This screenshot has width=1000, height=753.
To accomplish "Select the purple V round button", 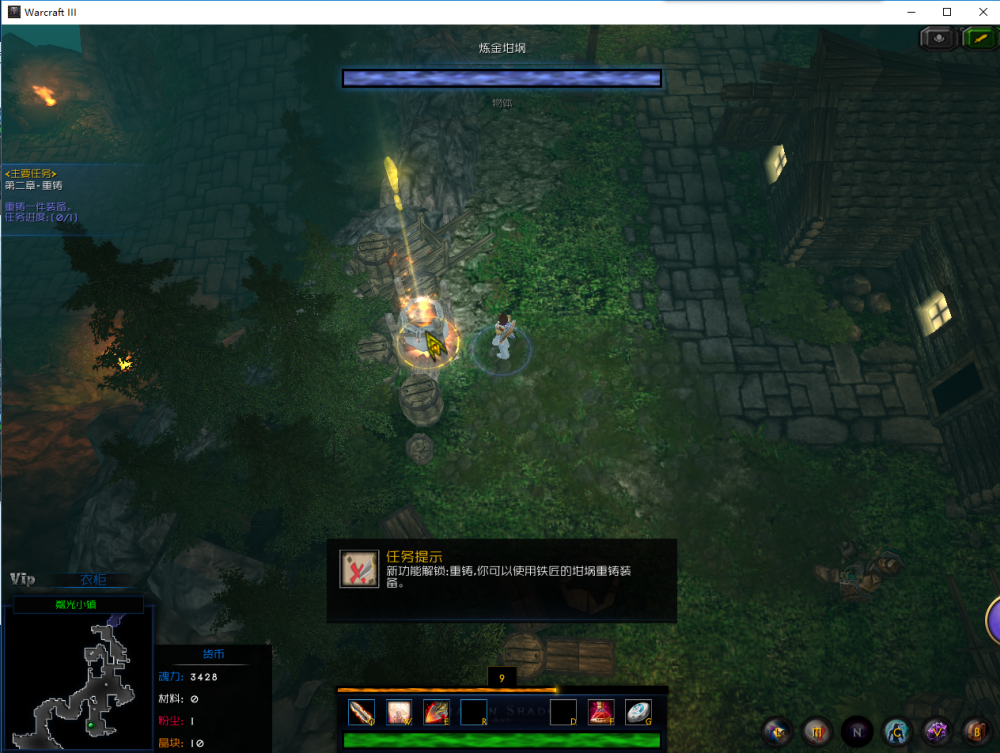I will pyautogui.click(x=936, y=731).
